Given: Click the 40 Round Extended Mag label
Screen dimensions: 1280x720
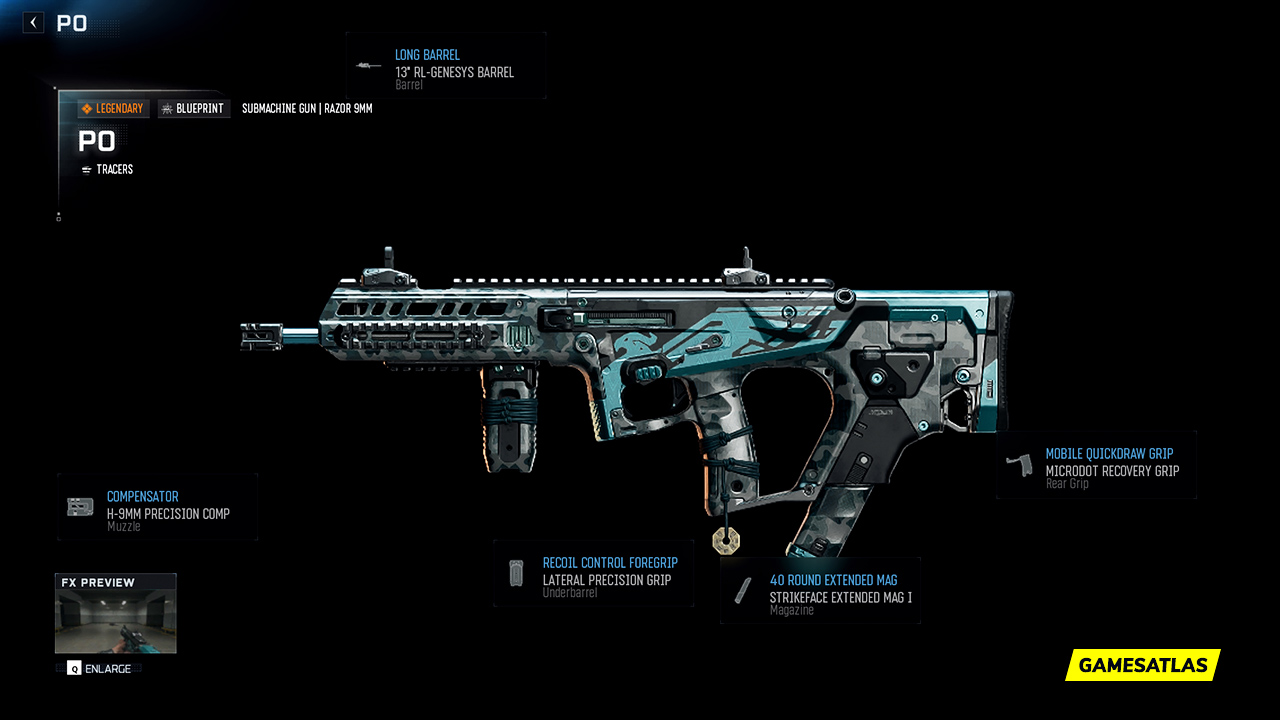Looking at the screenshot, I should (833, 580).
